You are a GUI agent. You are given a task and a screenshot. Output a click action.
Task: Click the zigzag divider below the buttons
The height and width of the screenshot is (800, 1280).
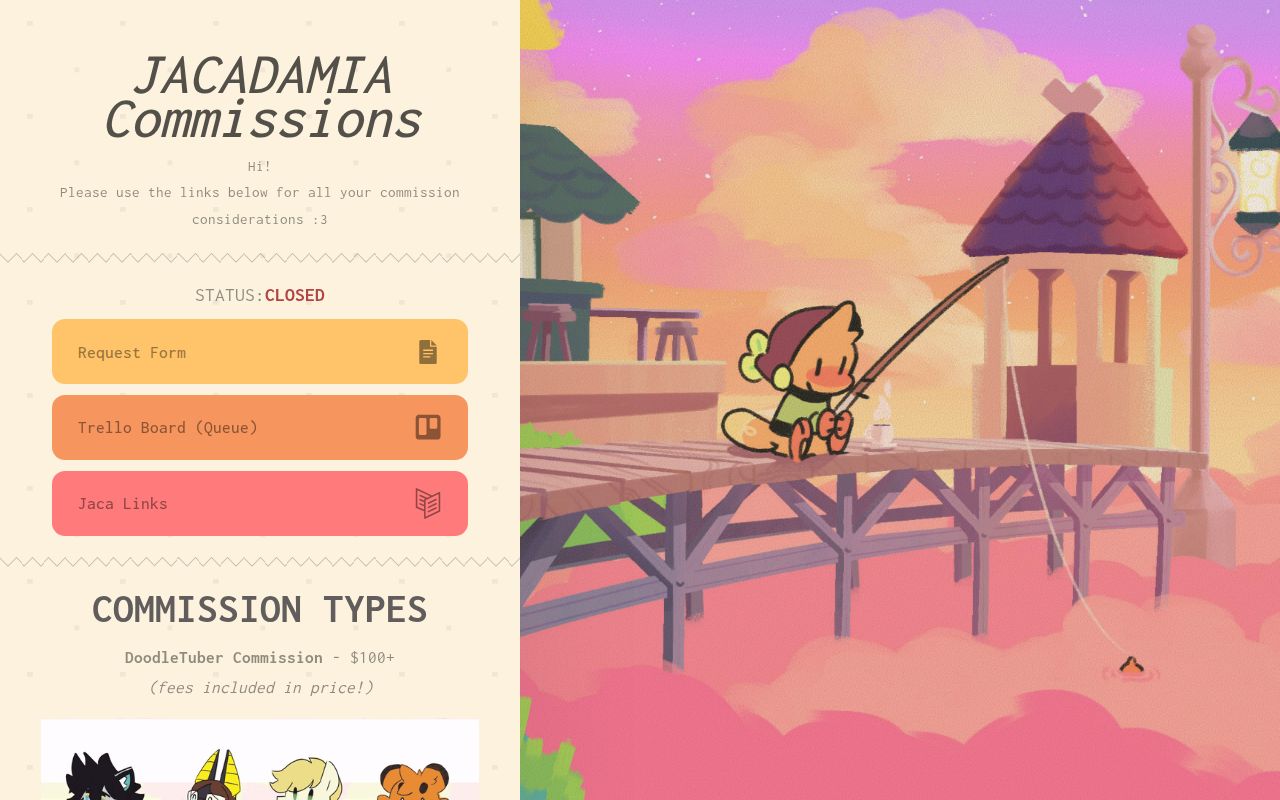coord(260,561)
